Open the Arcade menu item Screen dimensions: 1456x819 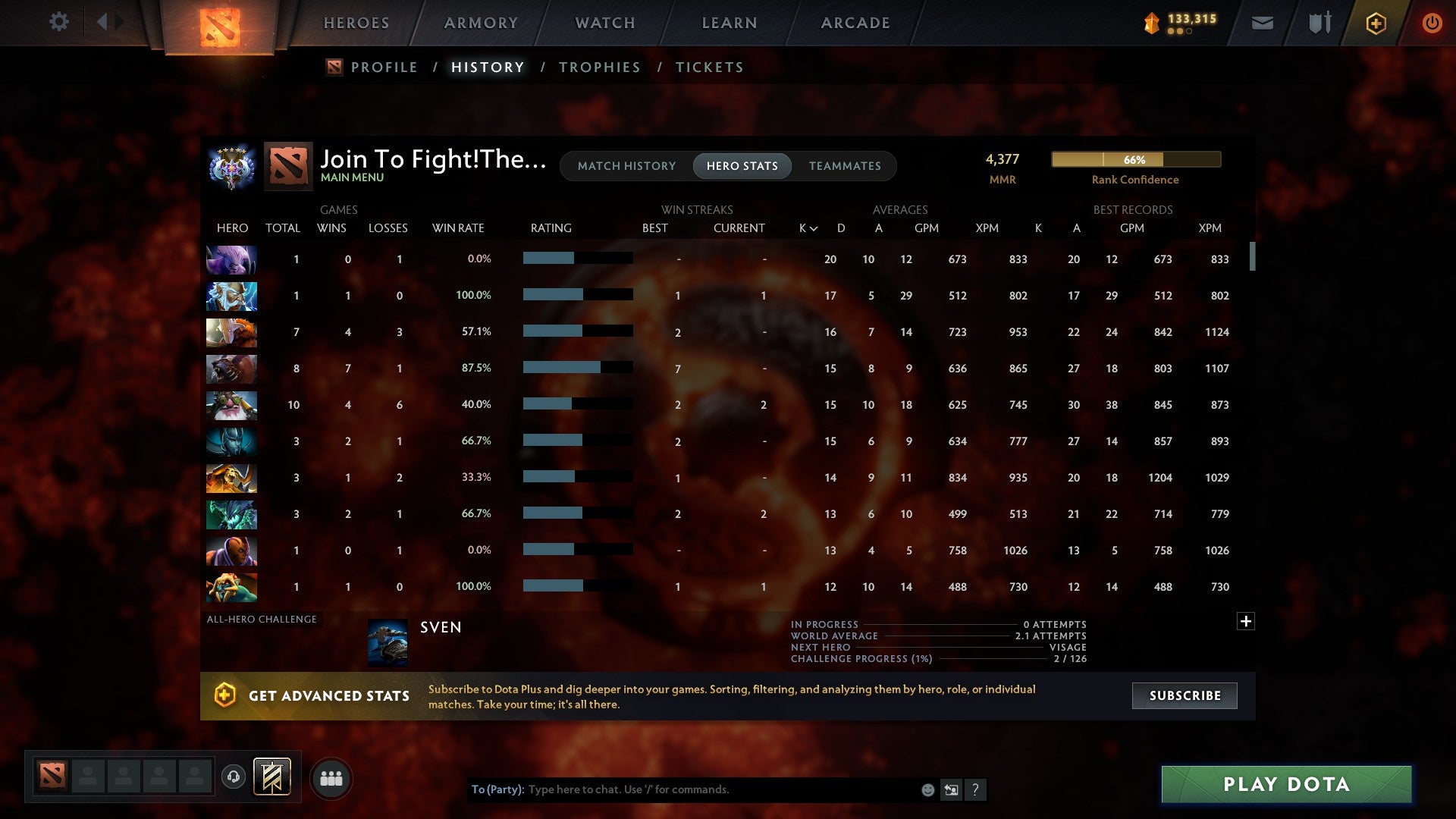point(855,23)
